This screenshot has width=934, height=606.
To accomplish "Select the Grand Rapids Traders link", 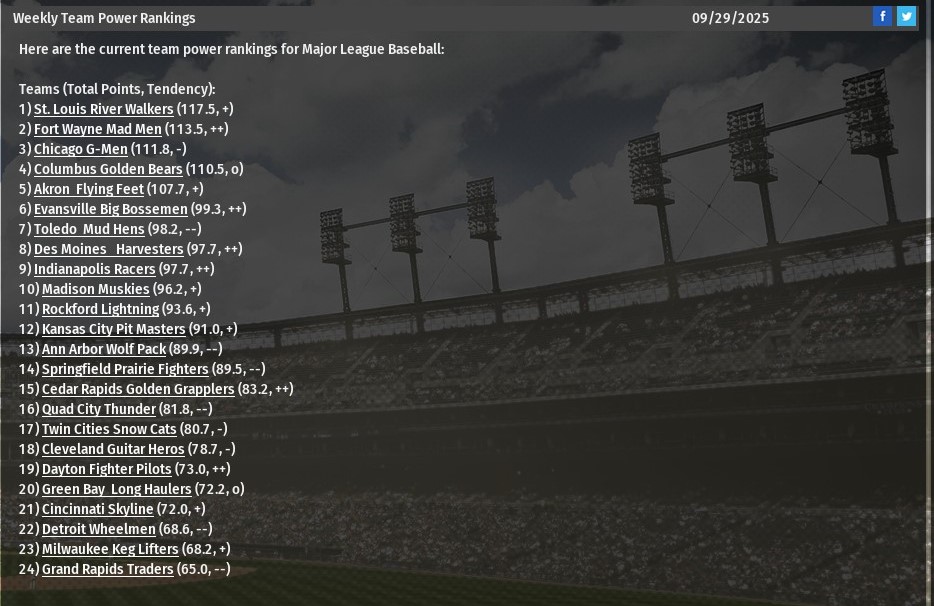I will click(107, 569).
